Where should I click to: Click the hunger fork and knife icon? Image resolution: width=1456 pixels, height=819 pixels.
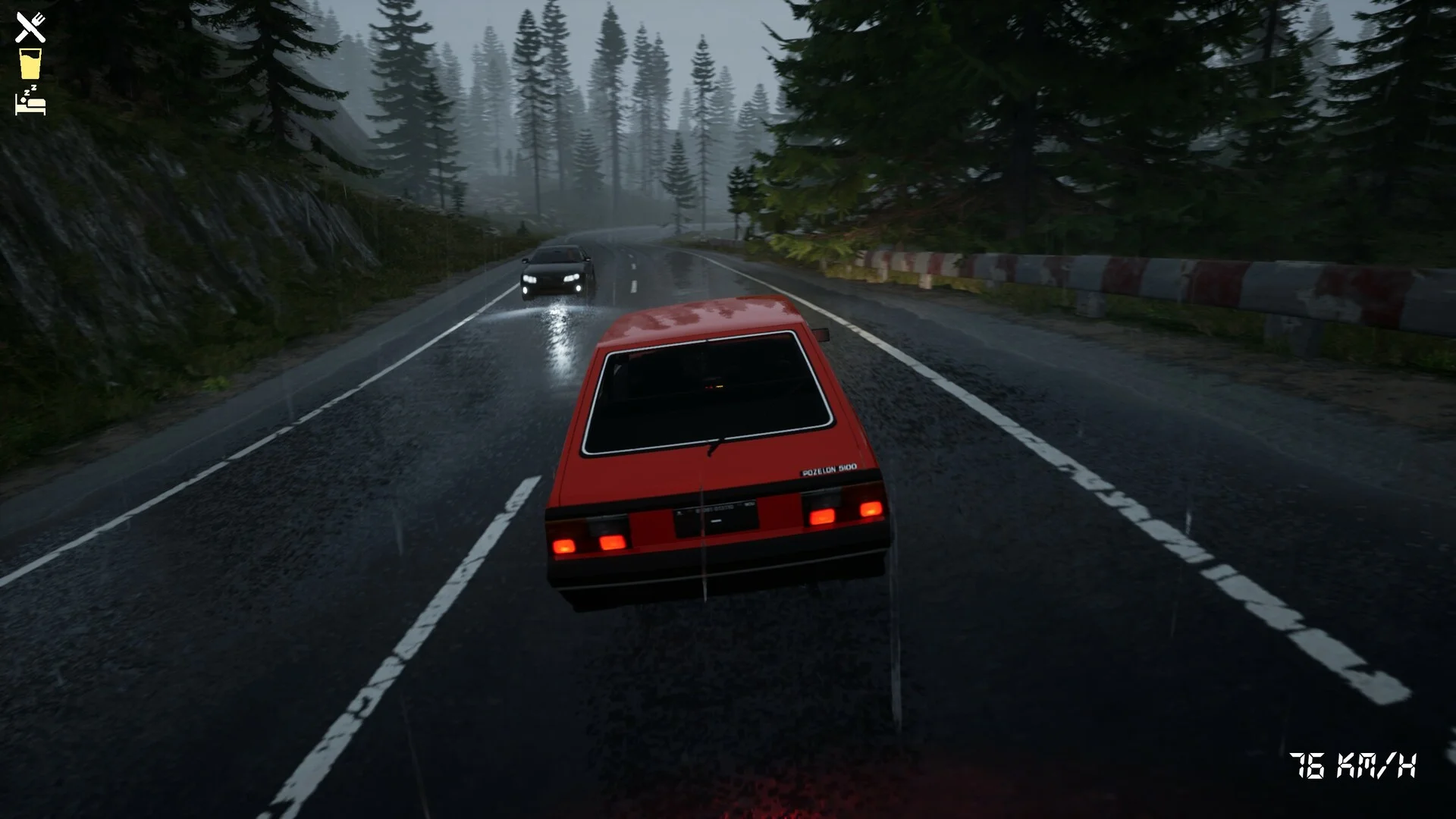tap(30, 27)
